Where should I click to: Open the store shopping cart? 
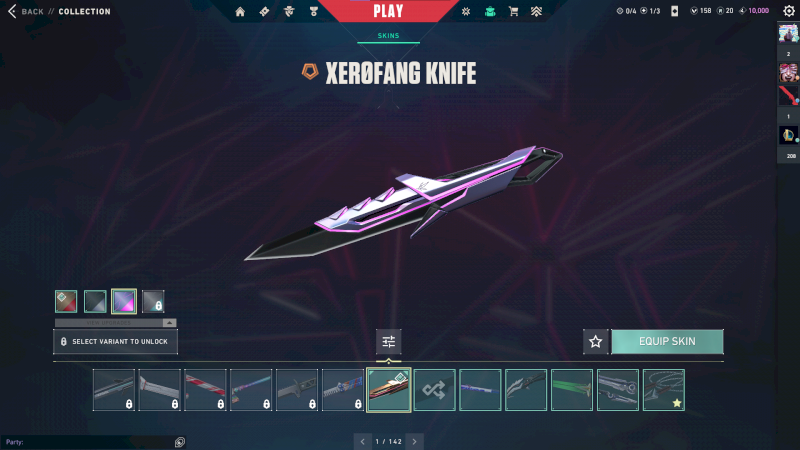(514, 11)
